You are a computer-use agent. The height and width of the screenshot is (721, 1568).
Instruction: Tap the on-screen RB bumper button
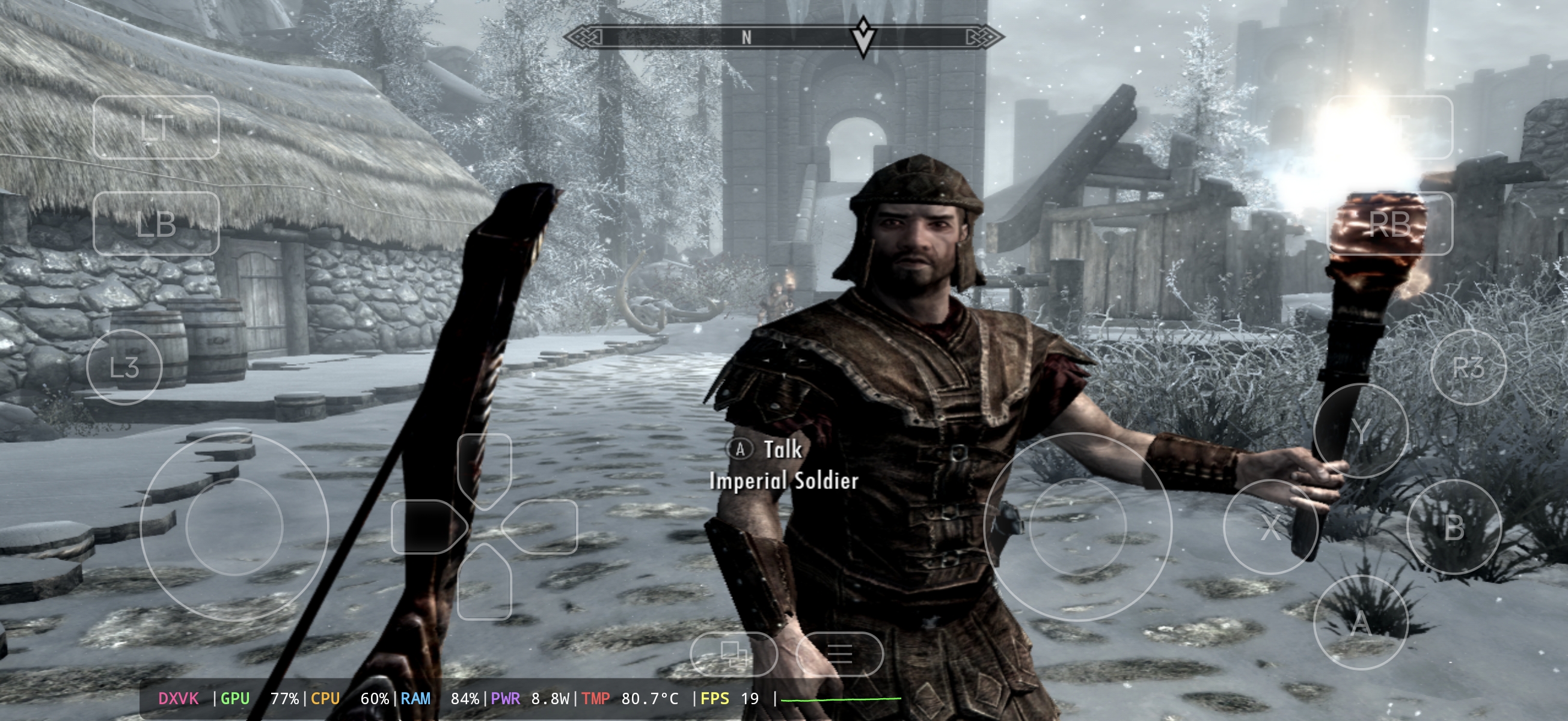[1389, 224]
